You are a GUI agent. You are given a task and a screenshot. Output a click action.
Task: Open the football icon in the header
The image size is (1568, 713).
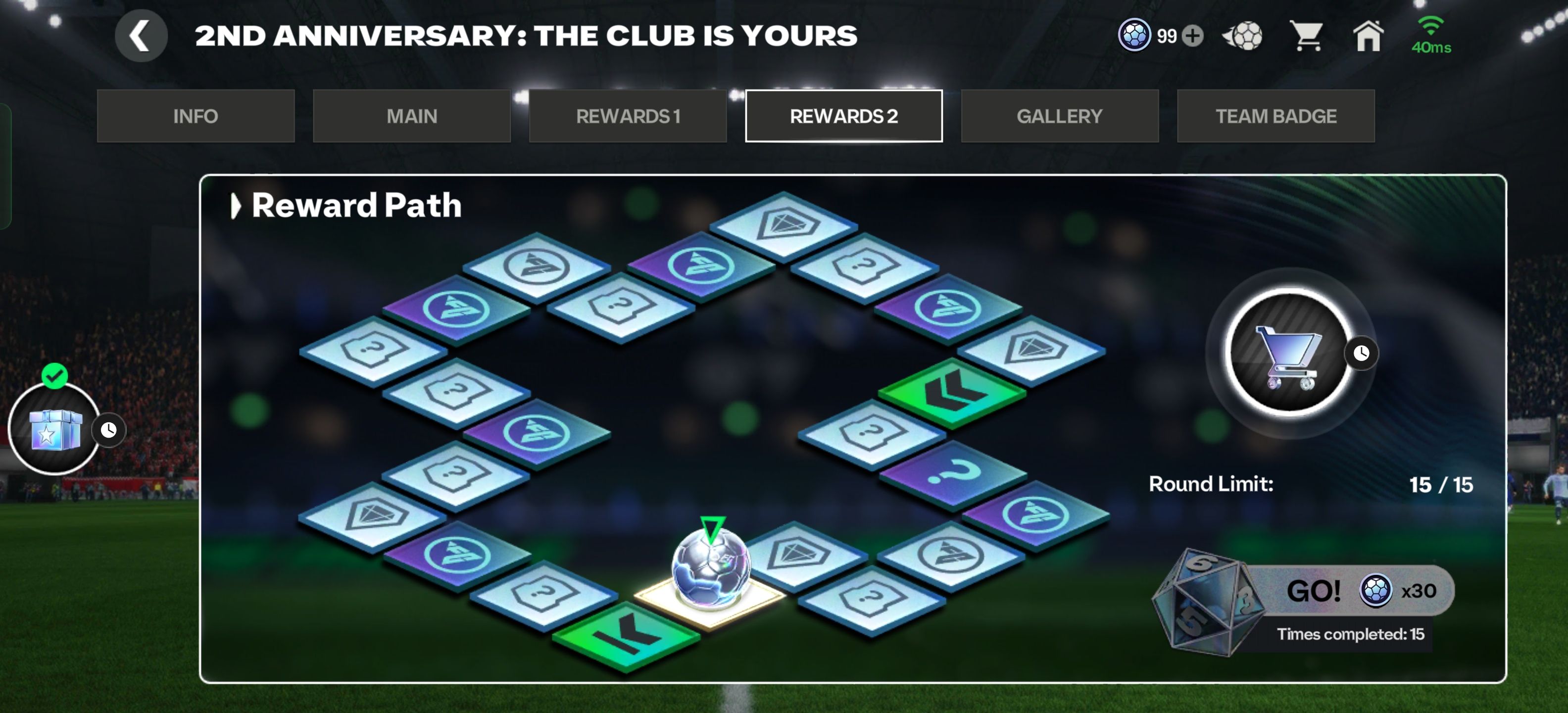click(x=1243, y=36)
